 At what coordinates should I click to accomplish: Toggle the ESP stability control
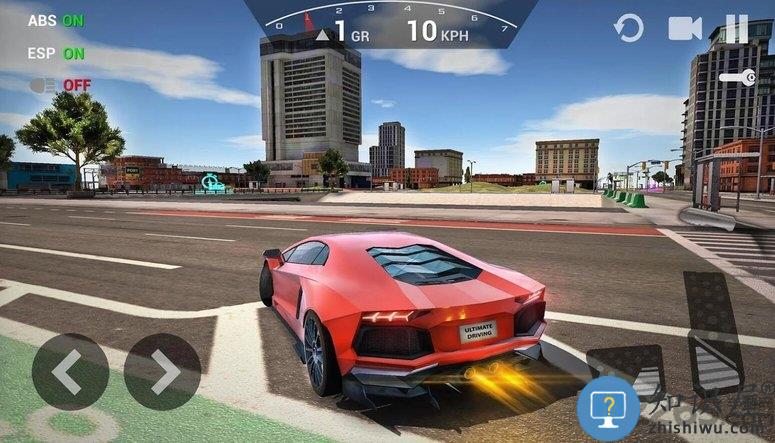(x=56, y=53)
